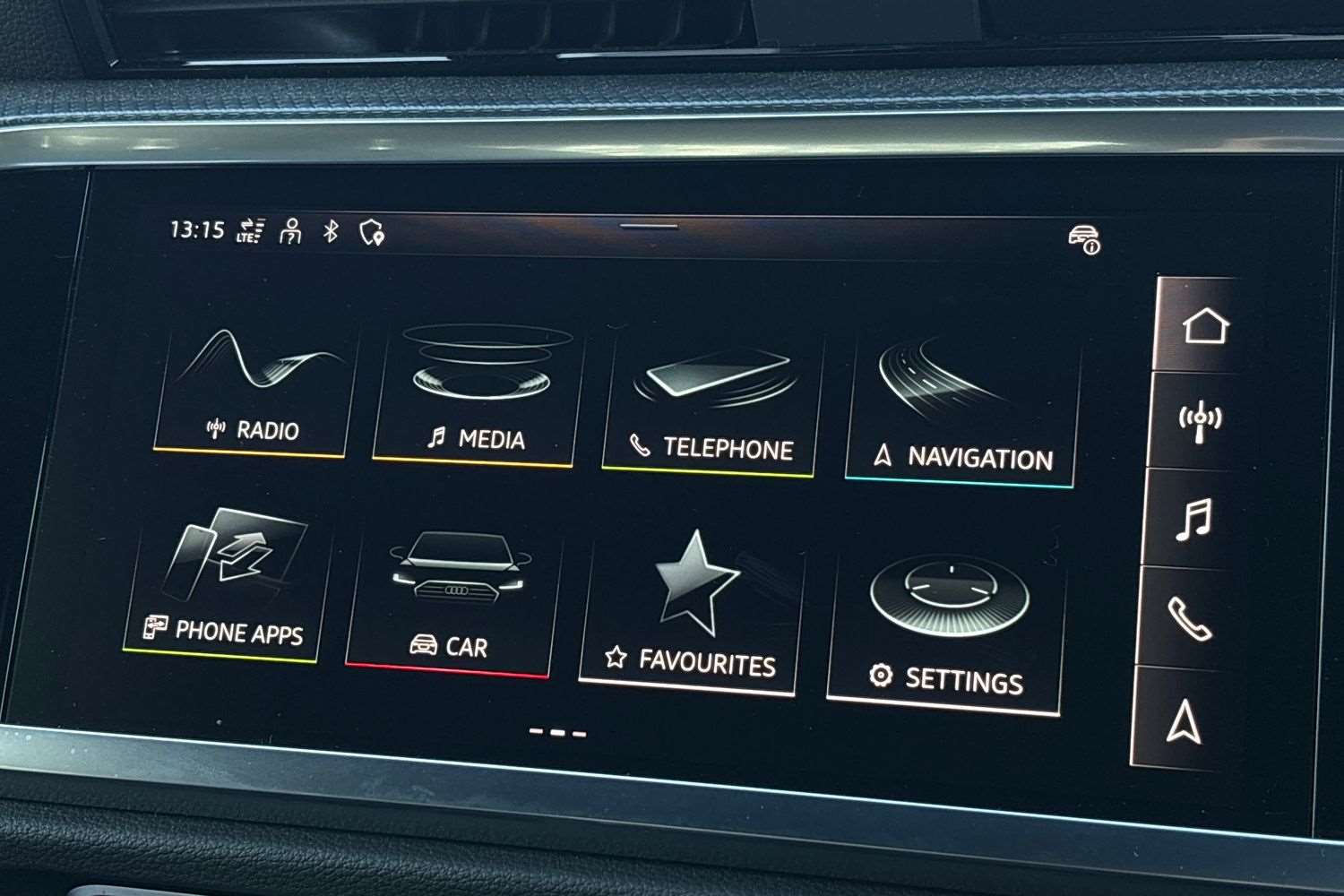The width and height of the screenshot is (1344, 896).
Task: Select the user profile status icon
Action: 290,231
